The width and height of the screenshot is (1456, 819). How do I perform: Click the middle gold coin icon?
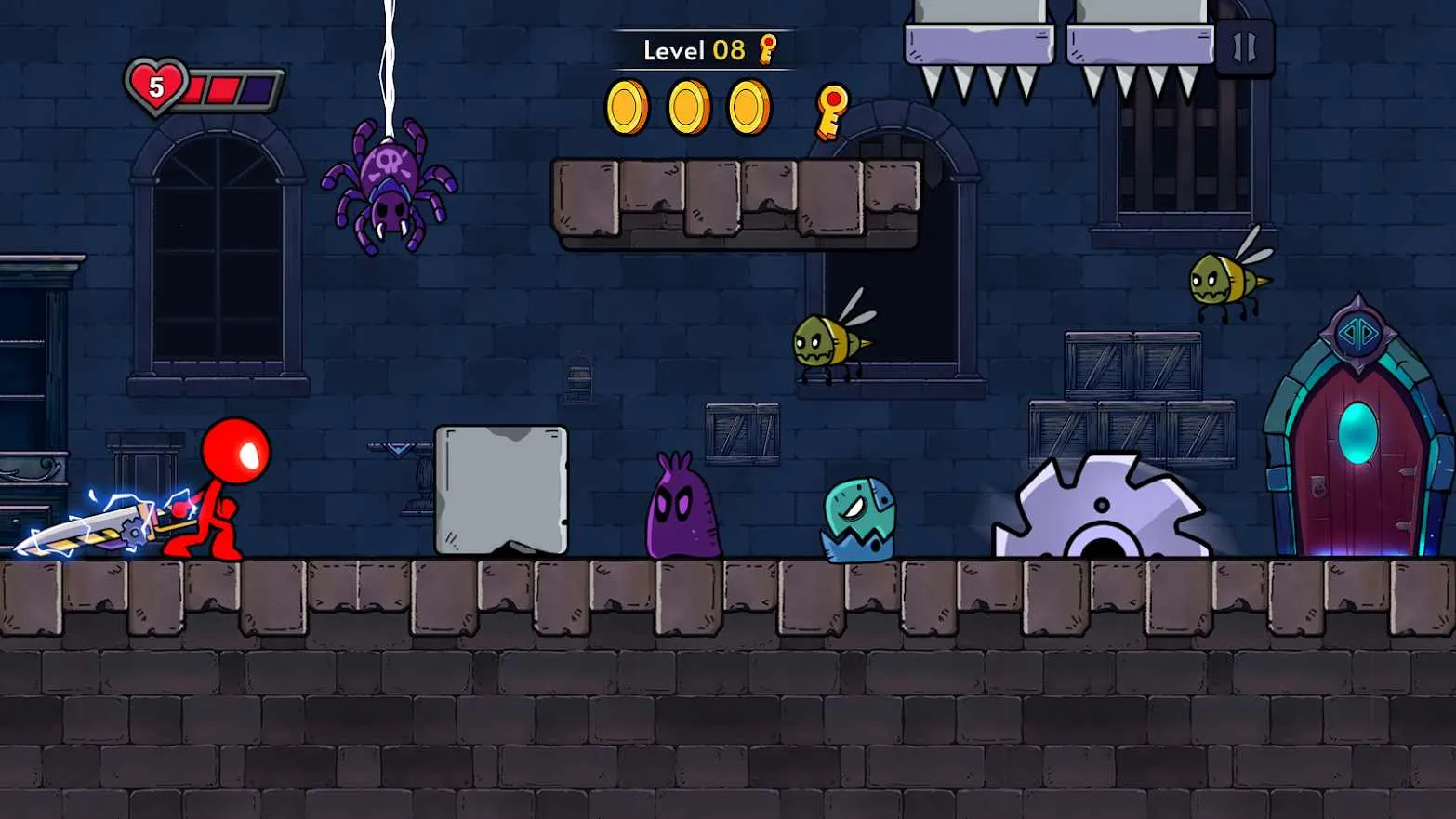coord(686,106)
